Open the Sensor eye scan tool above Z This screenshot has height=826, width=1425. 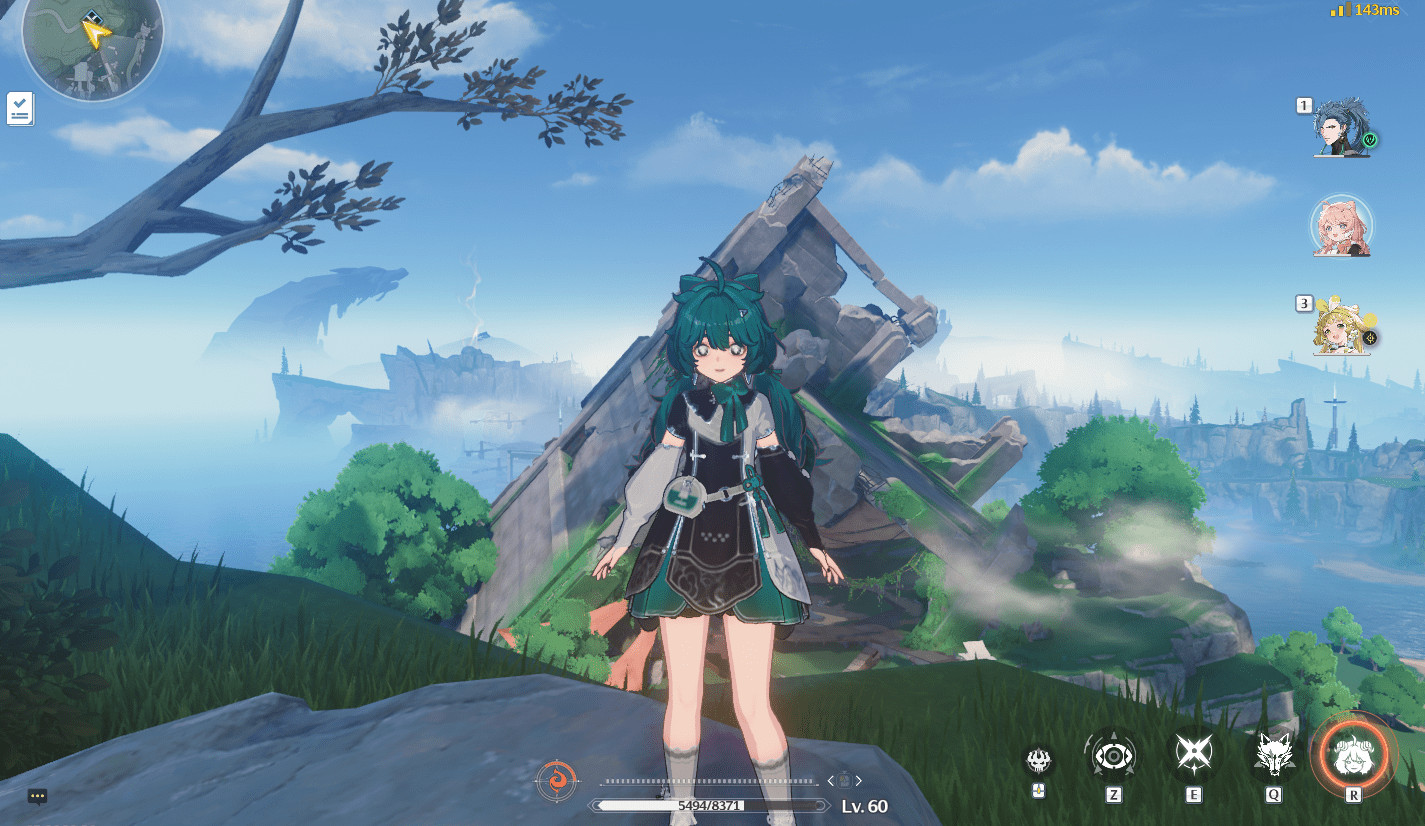coord(1112,757)
